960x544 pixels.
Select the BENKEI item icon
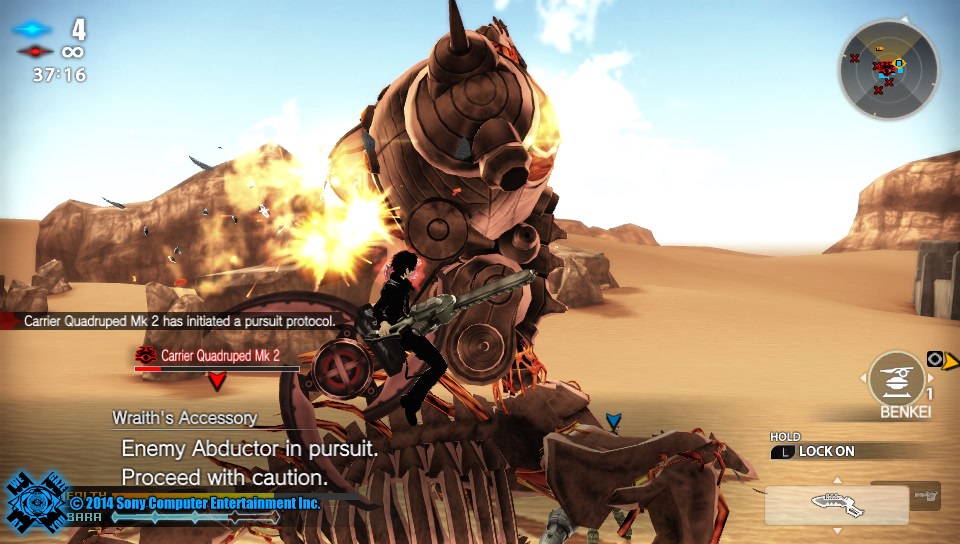pos(896,379)
